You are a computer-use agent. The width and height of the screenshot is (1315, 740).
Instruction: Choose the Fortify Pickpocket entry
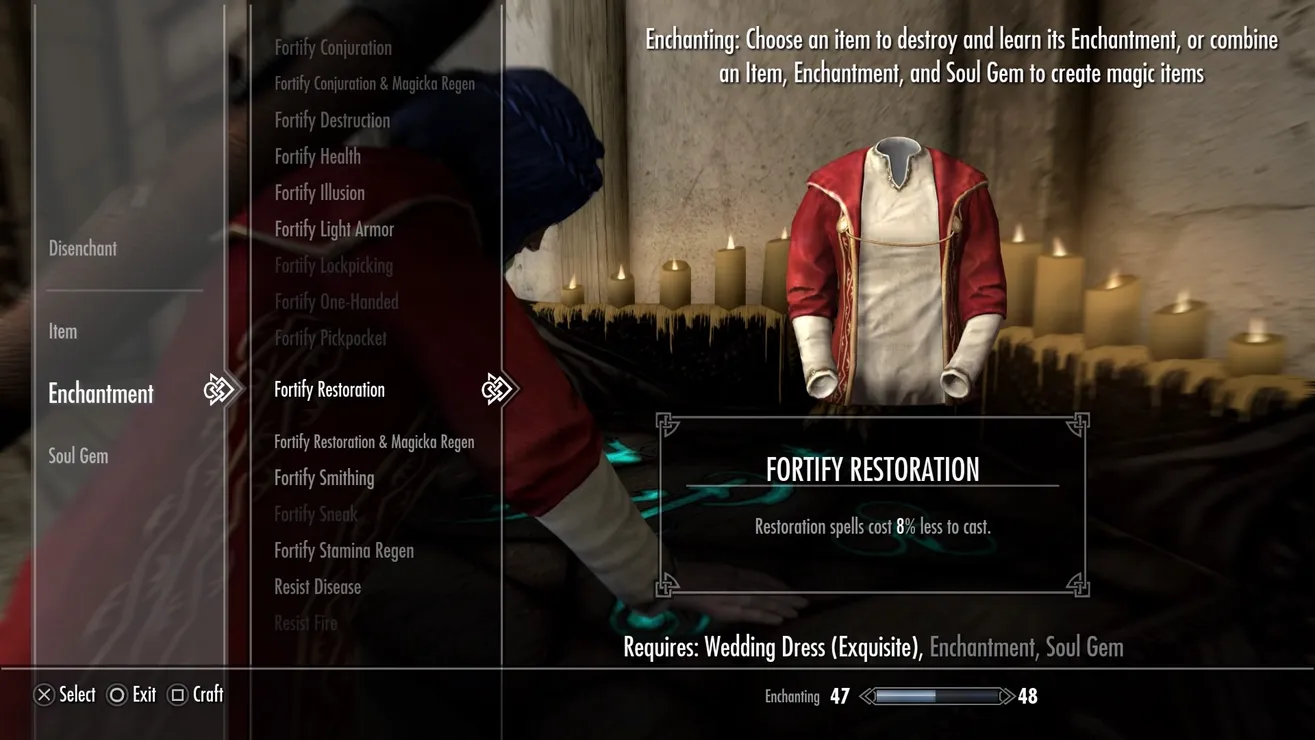[330, 338]
